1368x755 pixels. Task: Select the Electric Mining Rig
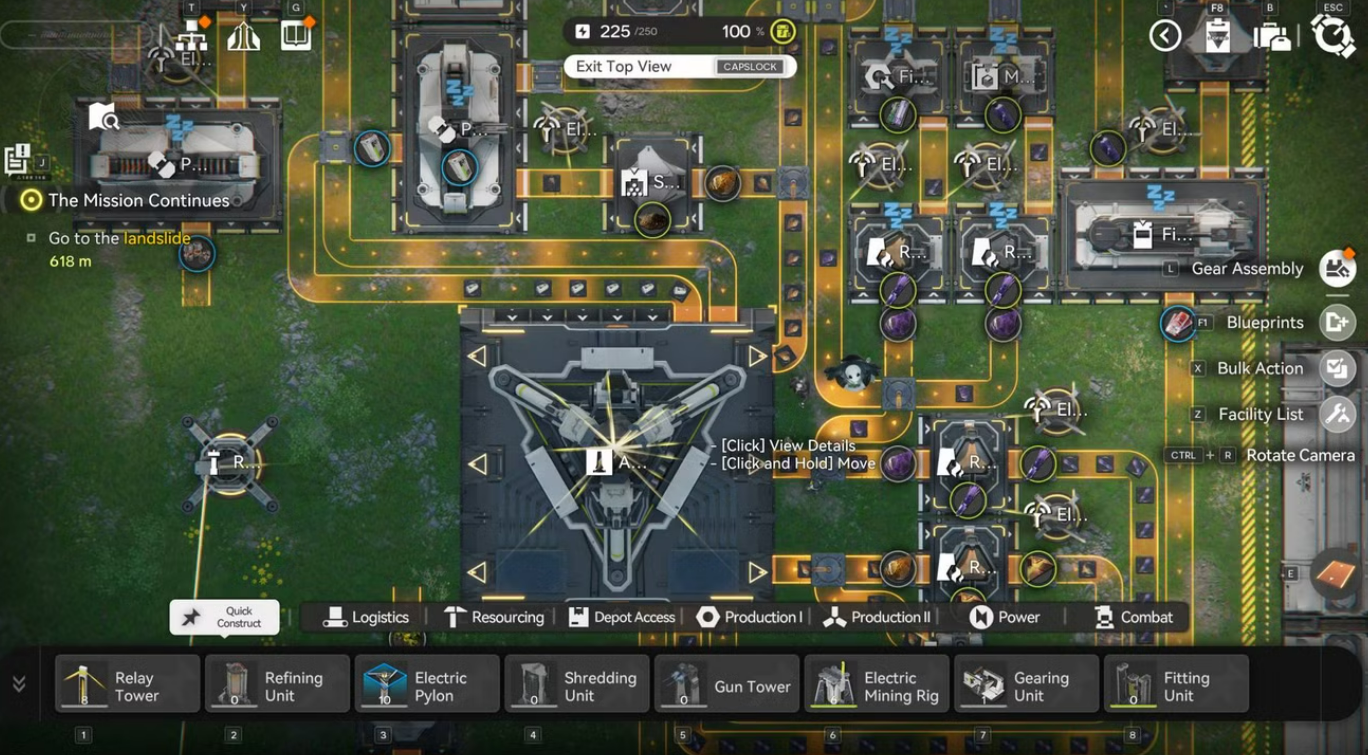(876, 683)
